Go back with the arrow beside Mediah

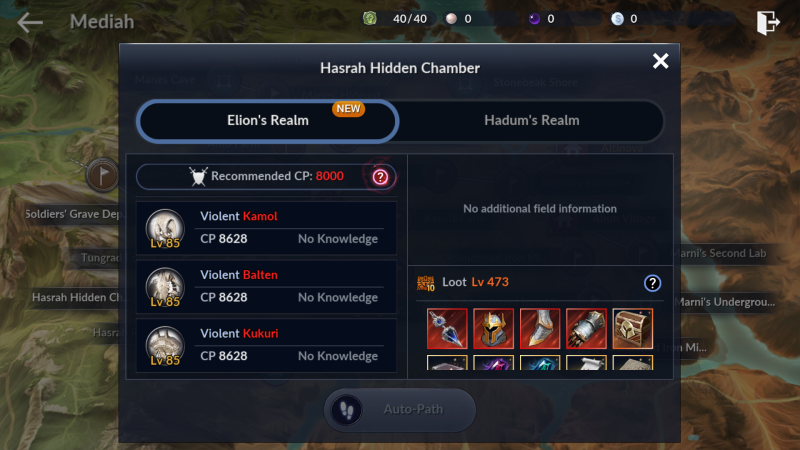click(x=31, y=22)
